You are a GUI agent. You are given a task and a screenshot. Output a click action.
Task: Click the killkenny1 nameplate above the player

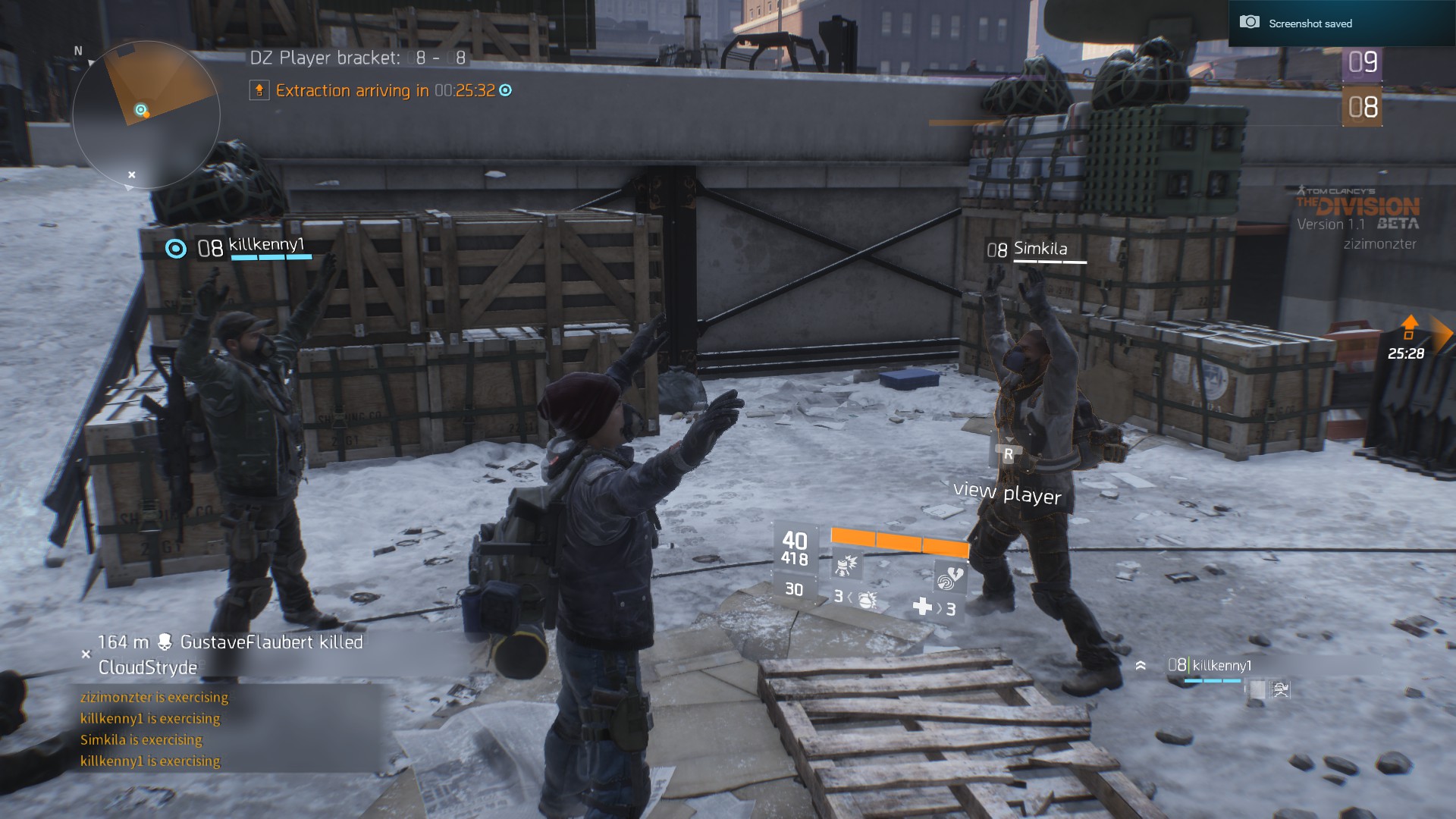pos(266,245)
